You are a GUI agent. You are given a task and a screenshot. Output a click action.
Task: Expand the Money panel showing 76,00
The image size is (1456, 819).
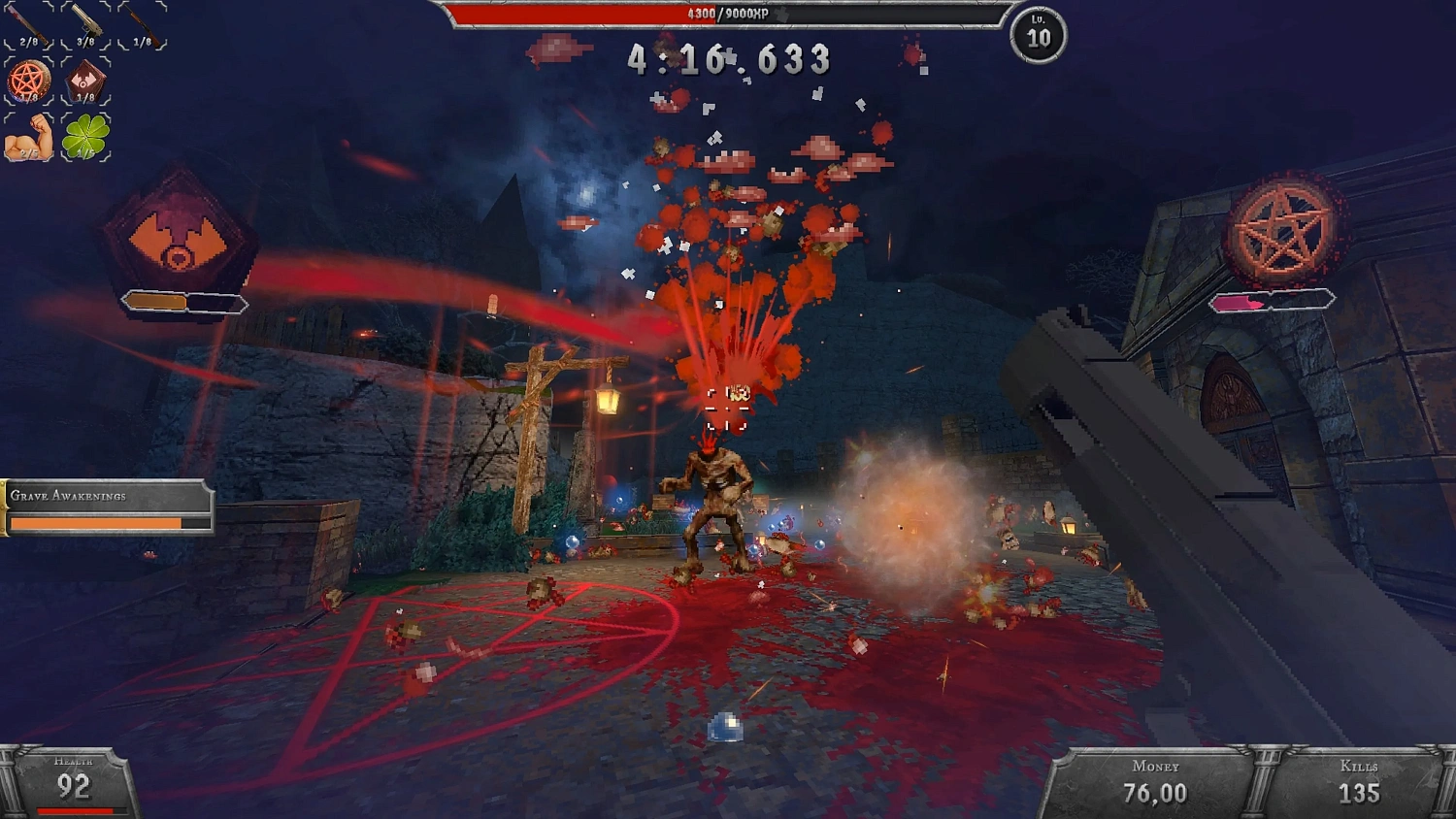pos(1157,779)
